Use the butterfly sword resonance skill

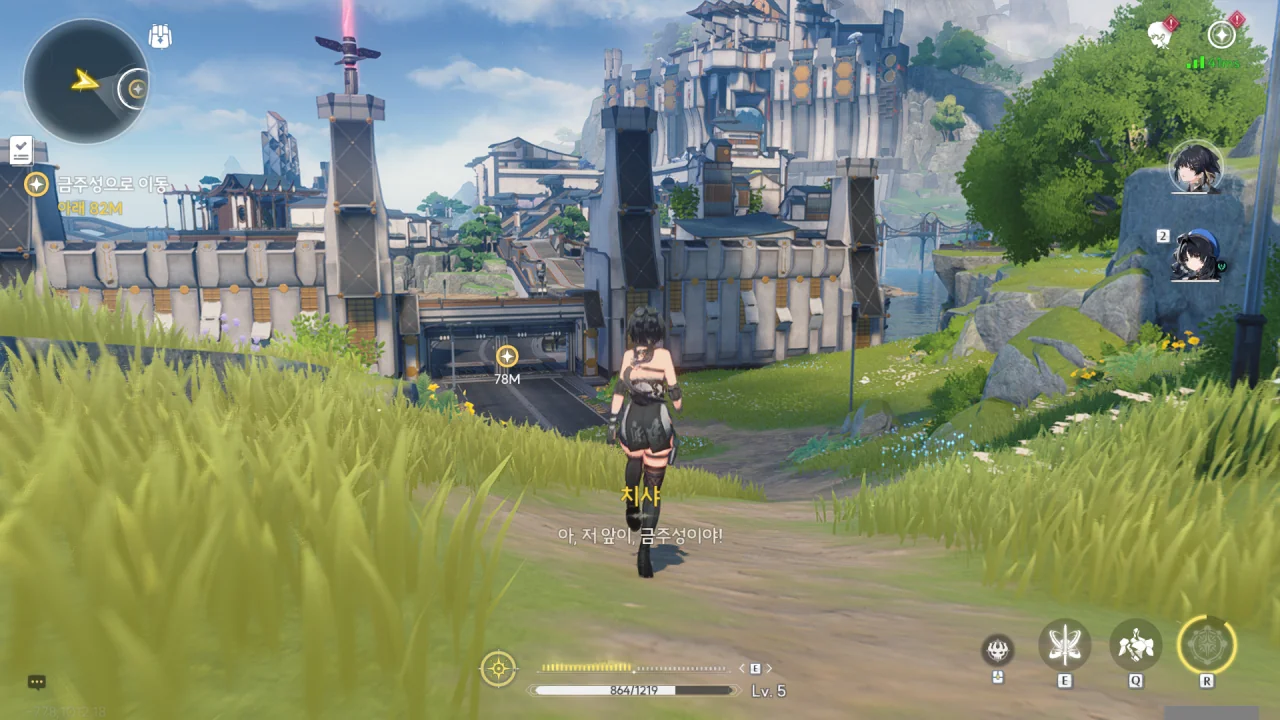[x=1064, y=644]
